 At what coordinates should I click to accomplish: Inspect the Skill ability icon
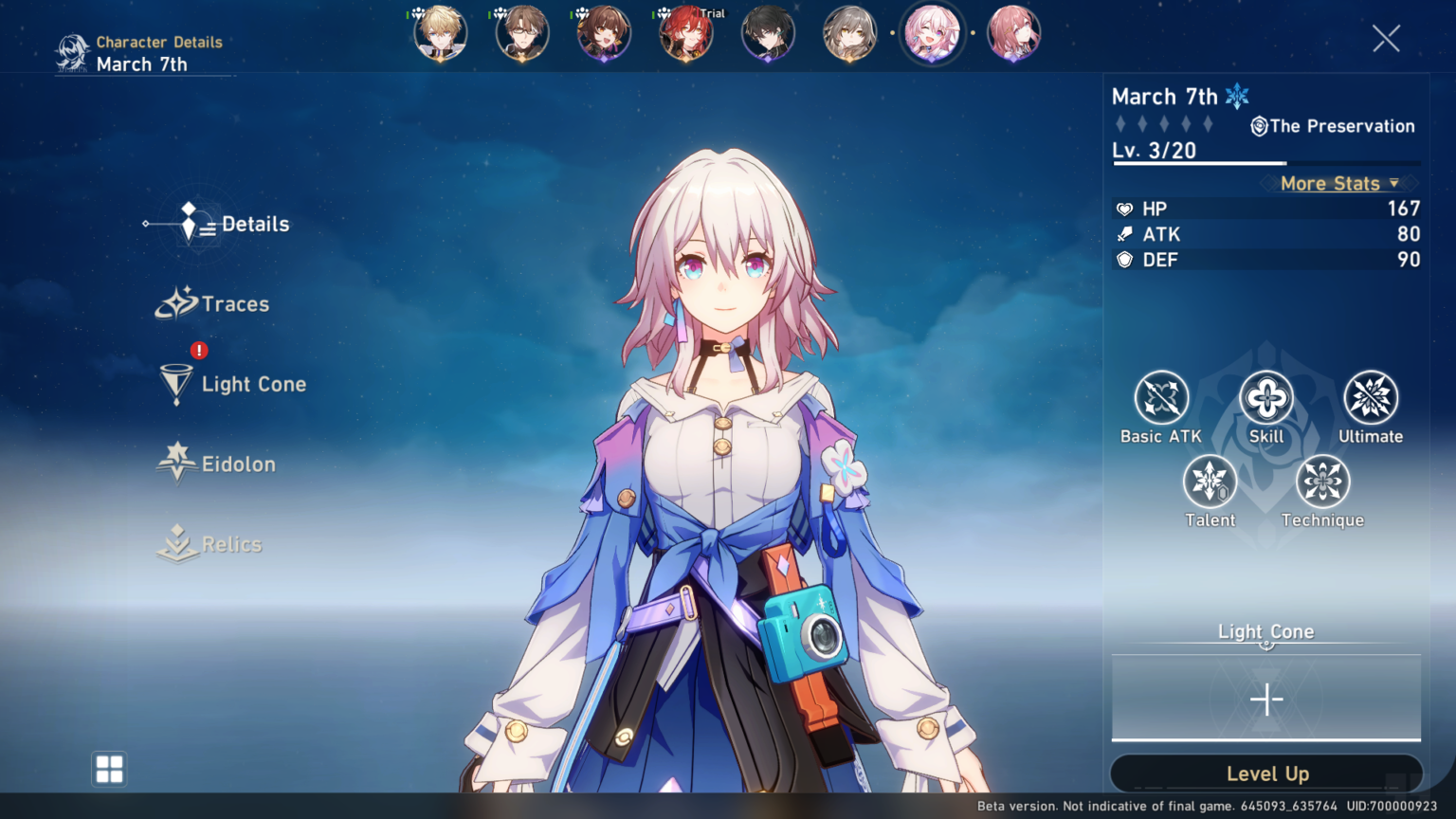click(x=1266, y=398)
